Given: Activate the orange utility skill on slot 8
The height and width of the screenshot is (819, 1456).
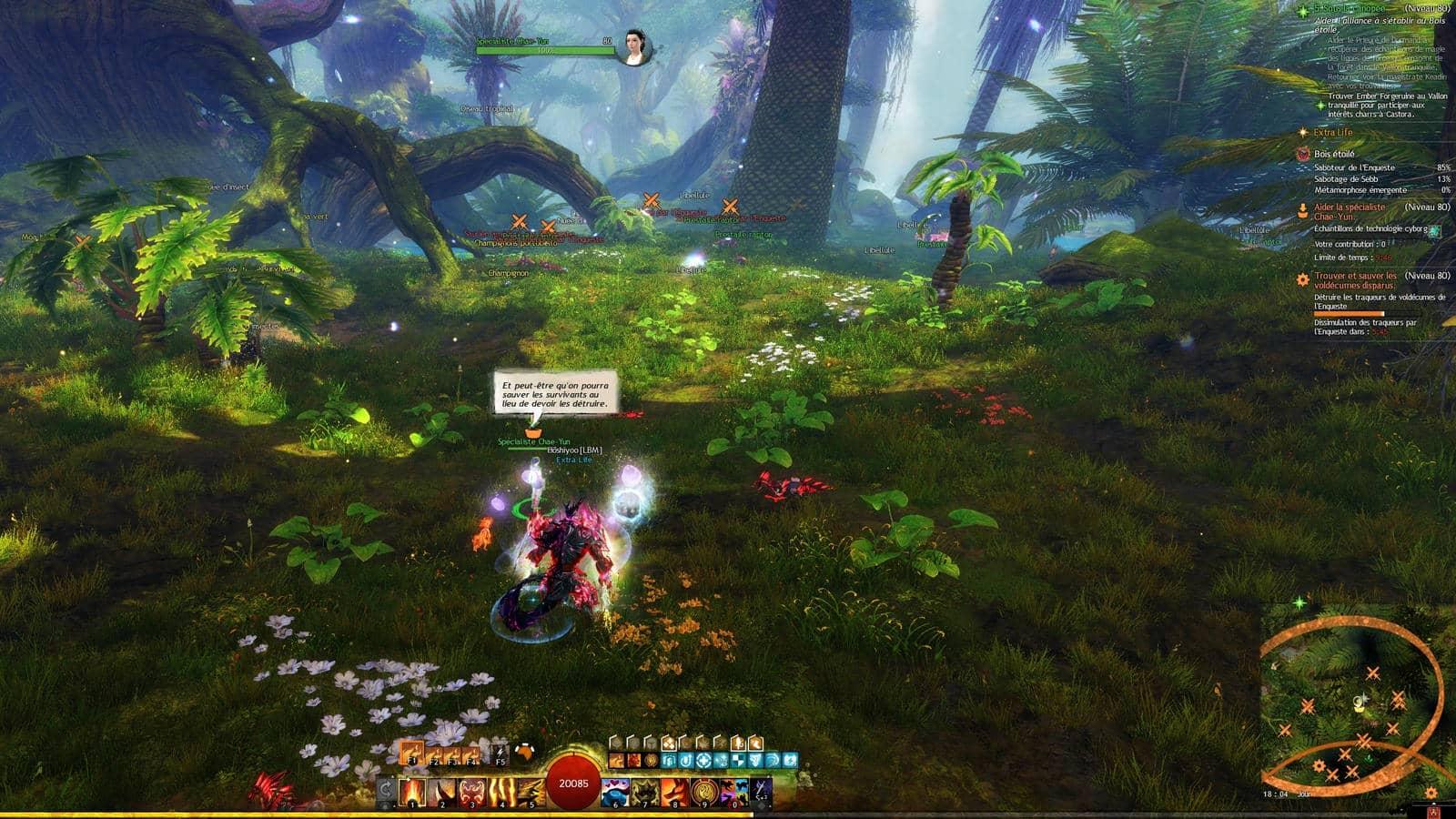Looking at the screenshot, I should pos(674,792).
